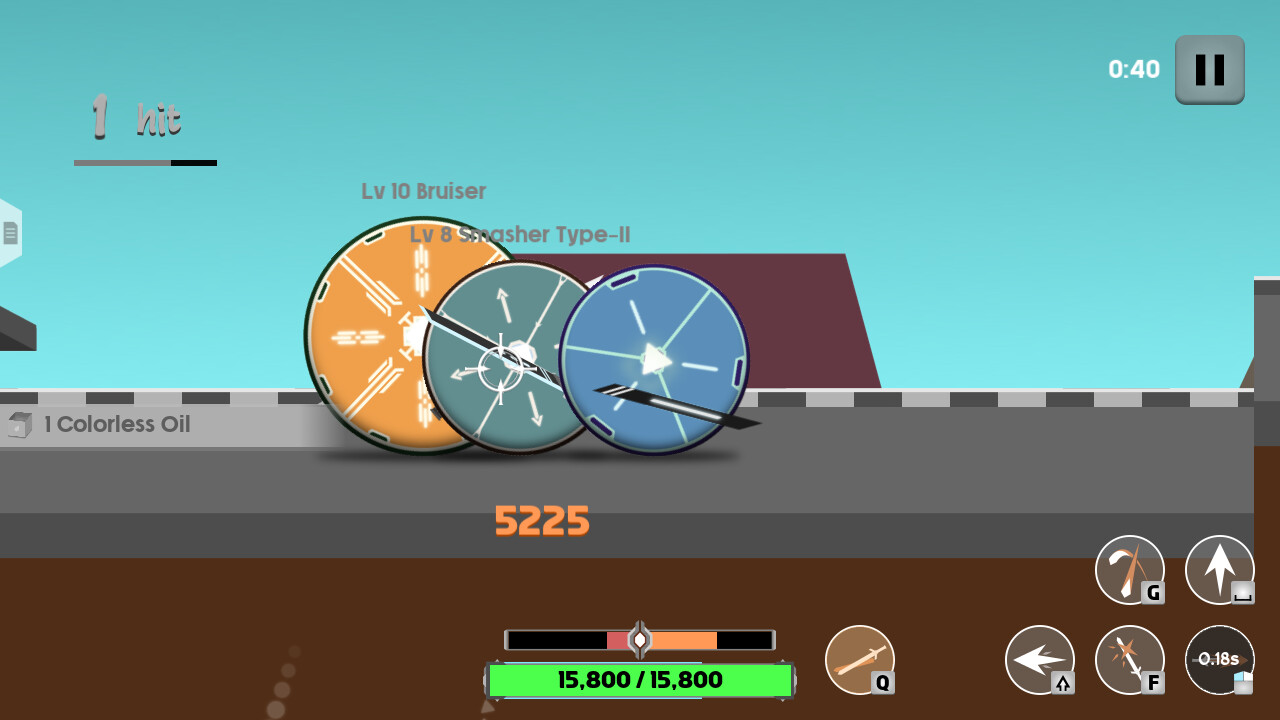Select the spear weapon skill bound to Q
This screenshot has height=720, width=1280.
(860, 660)
